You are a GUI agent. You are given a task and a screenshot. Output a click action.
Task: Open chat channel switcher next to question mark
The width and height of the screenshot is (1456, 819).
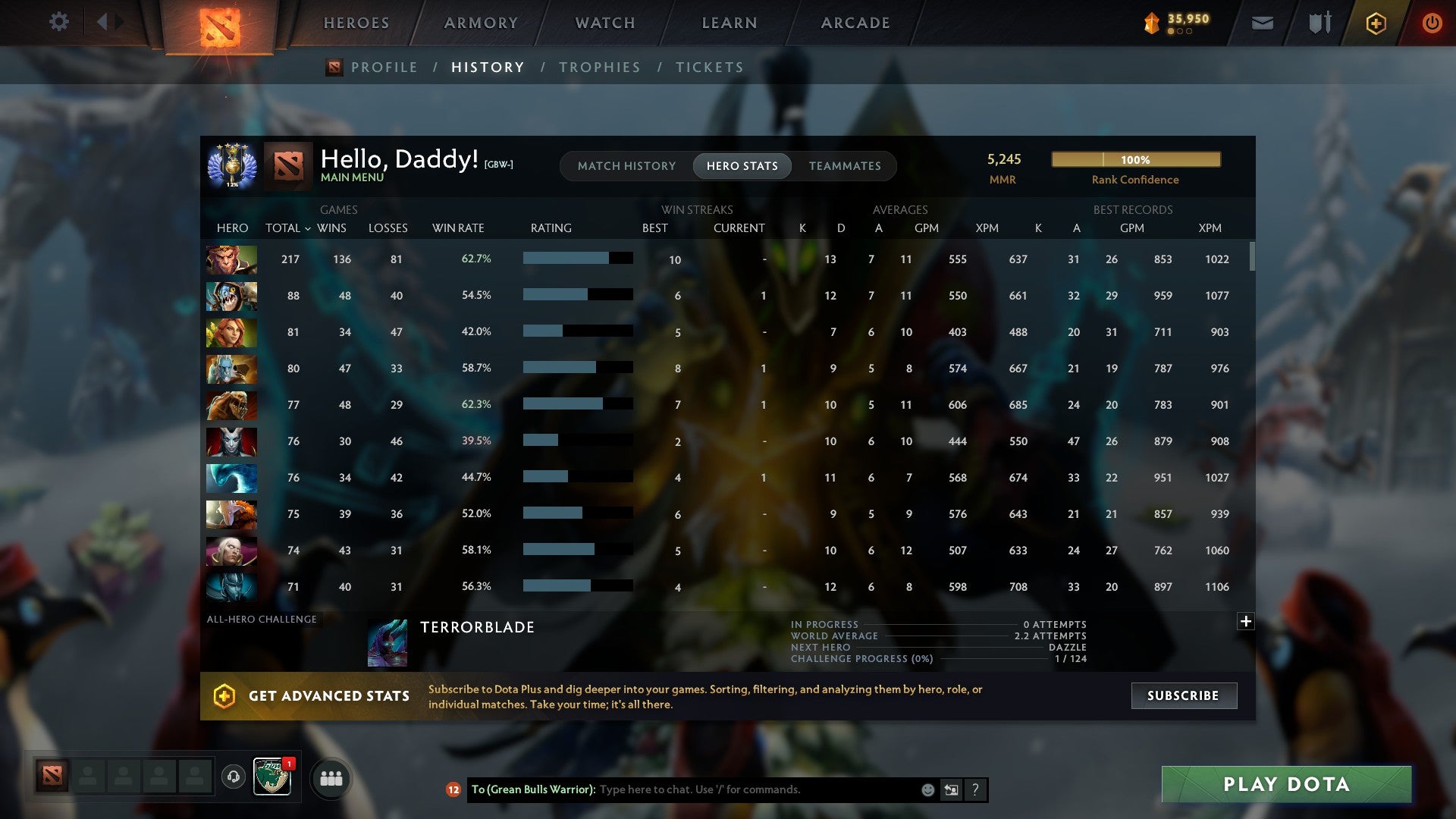click(x=950, y=789)
